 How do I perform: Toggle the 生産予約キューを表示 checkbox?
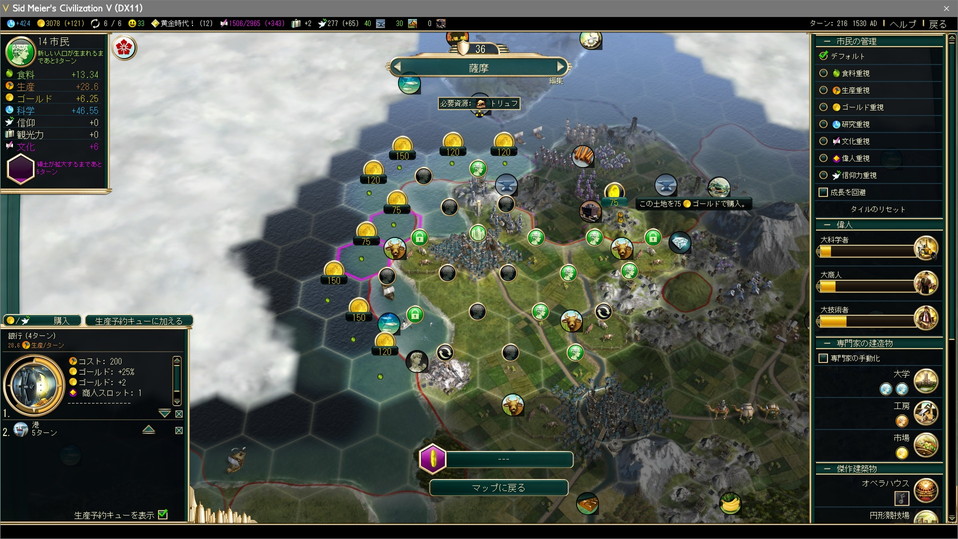163,515
